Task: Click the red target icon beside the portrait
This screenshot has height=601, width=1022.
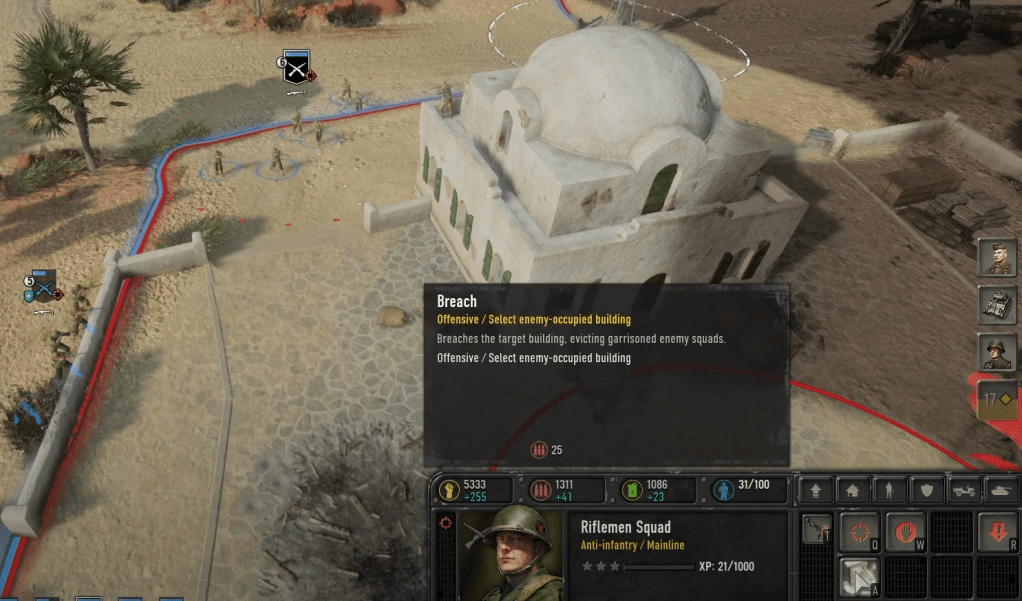Action: (x=446, y=522)
